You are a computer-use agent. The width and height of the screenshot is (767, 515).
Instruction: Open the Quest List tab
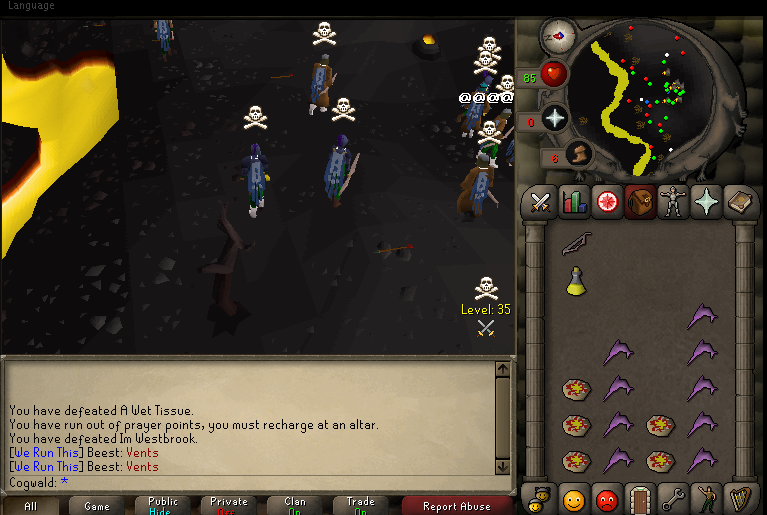(x=607, y=202)
